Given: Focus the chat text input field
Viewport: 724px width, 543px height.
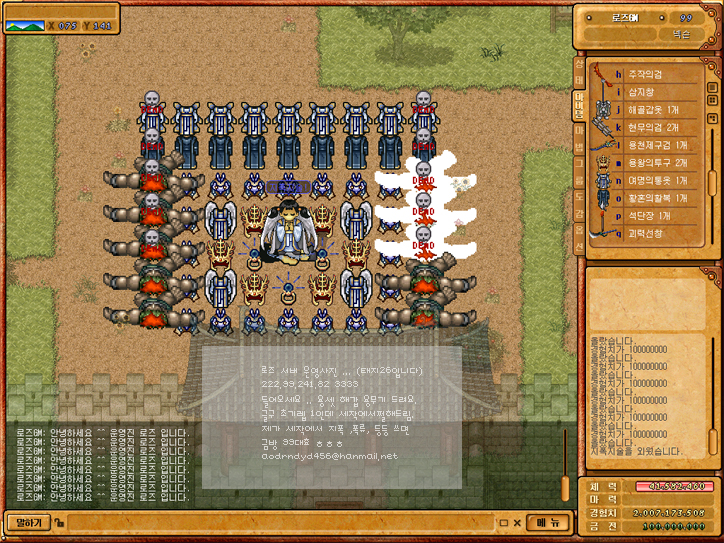Looking at the screenshot, I should [280, 522].
